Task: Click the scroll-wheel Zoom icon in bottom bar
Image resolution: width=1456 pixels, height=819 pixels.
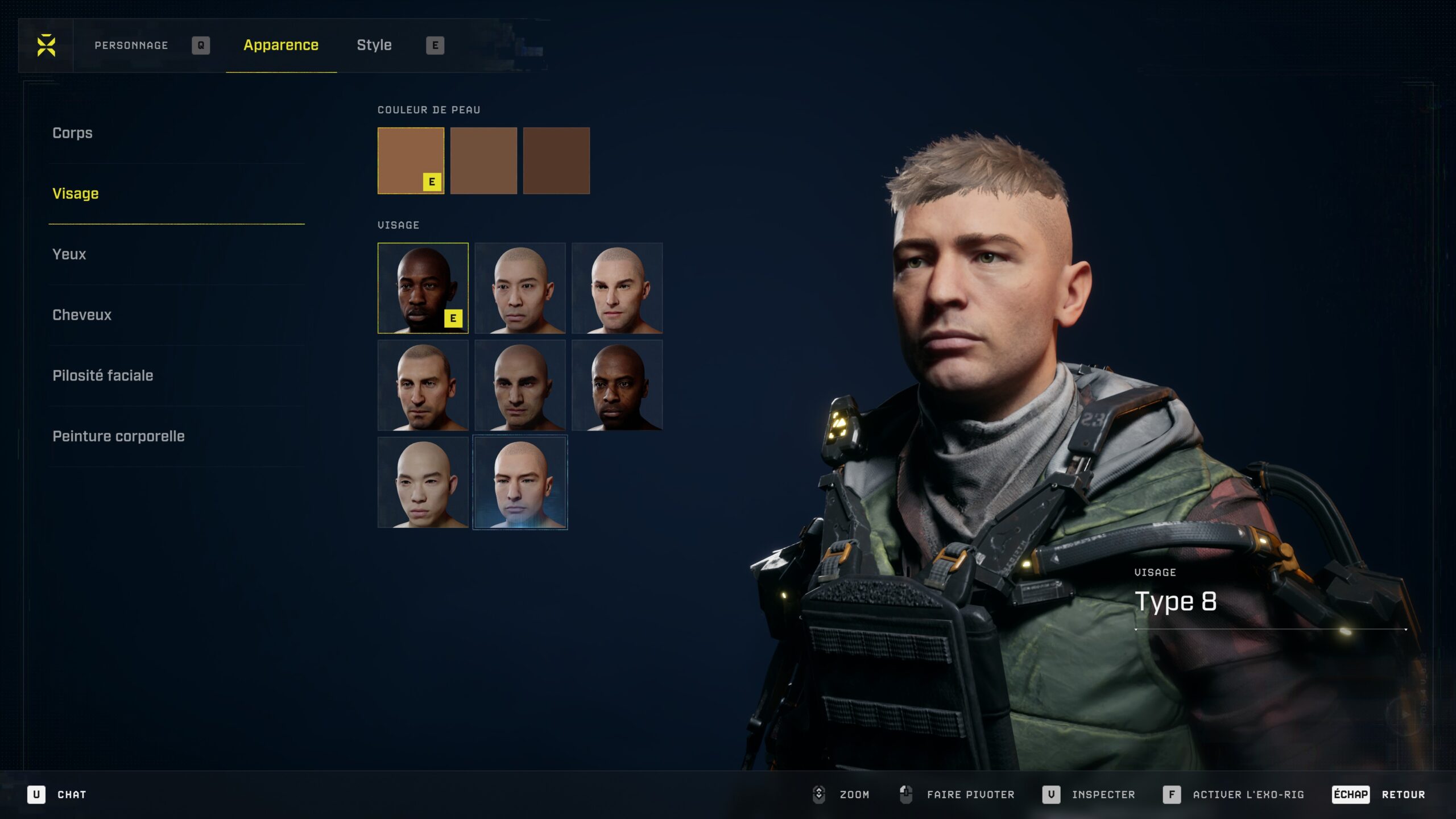Action: pyautogui.click(x=820, y=795)
